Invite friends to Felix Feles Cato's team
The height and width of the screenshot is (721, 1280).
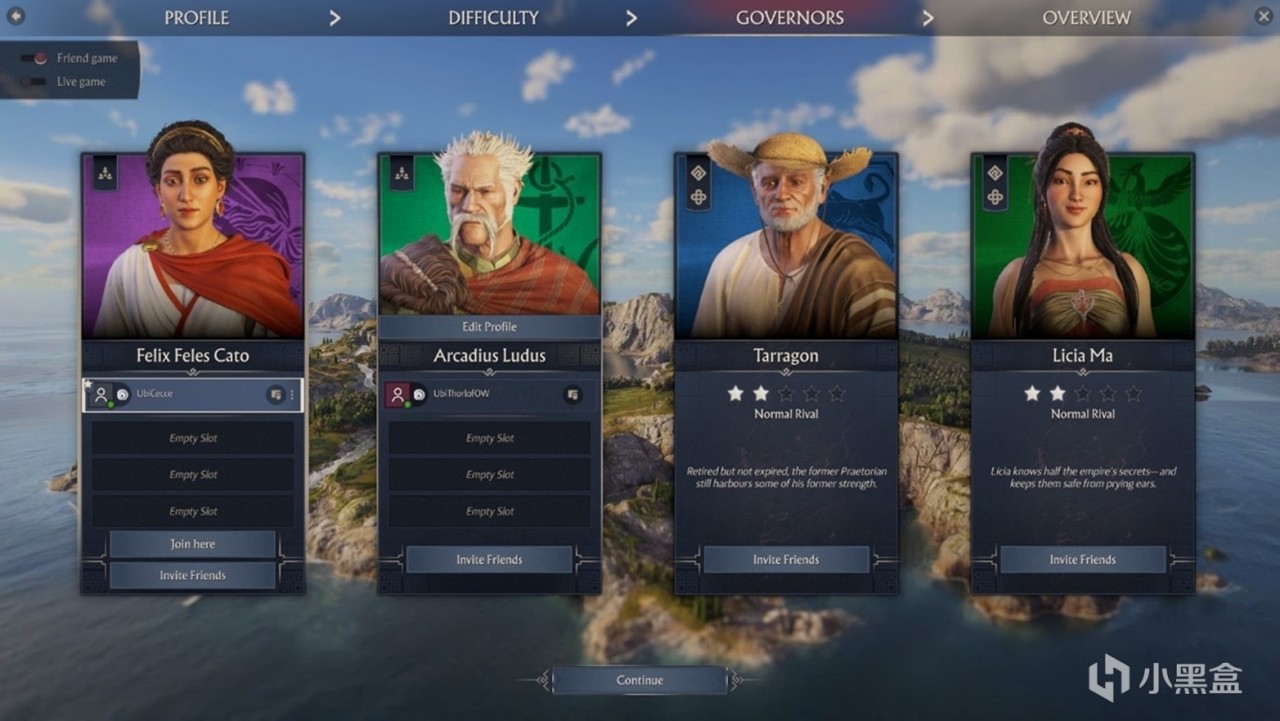click(192, 575)
